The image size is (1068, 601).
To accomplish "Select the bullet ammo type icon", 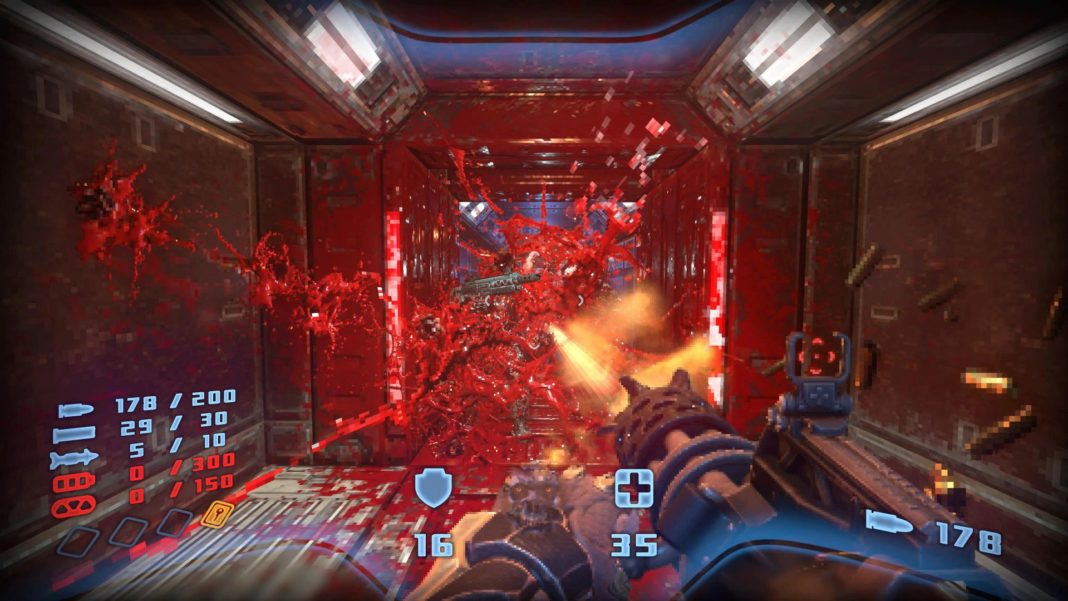I will [x=76, y=408].
